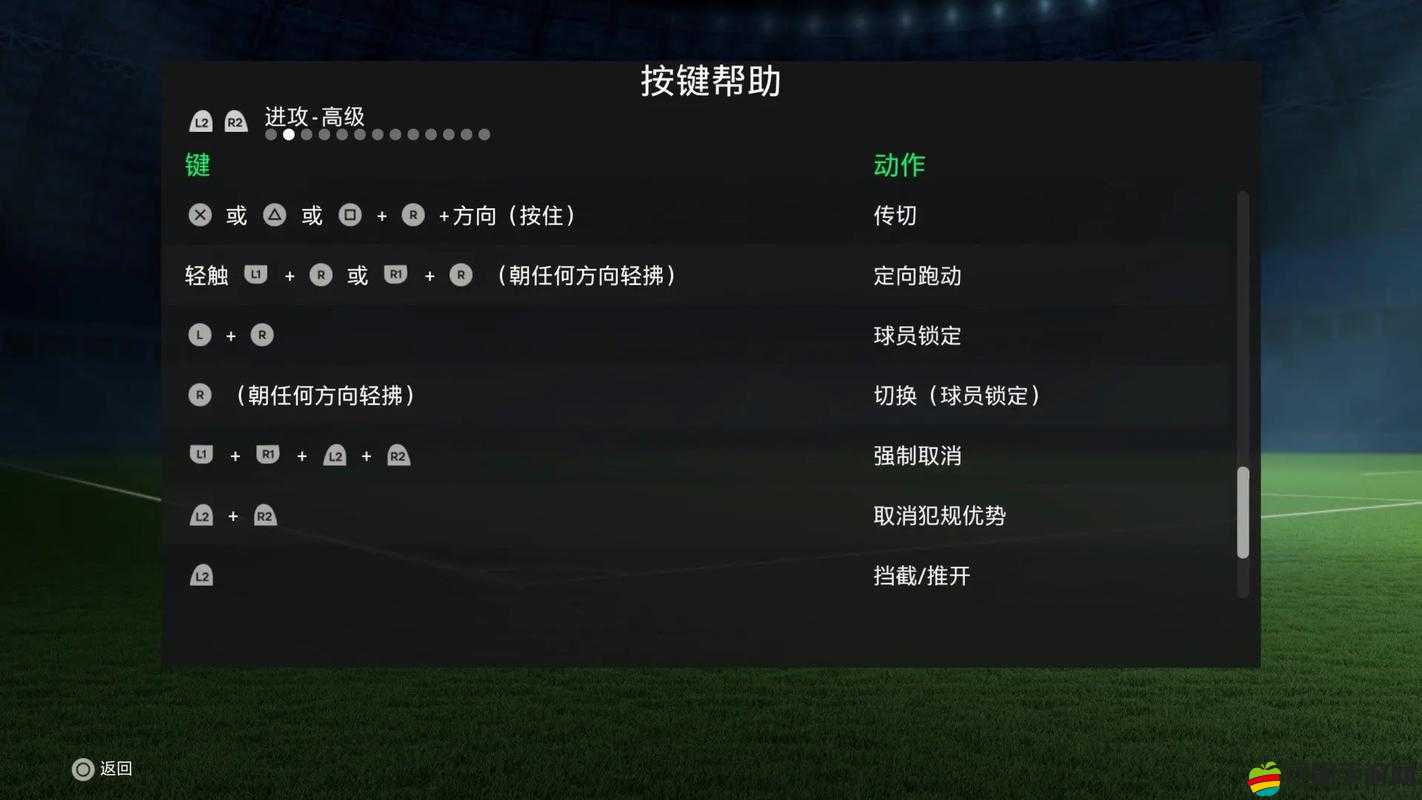The image size is (1422, 800).
Task: Select the last page indicator dot
Action: pos(485,134)
